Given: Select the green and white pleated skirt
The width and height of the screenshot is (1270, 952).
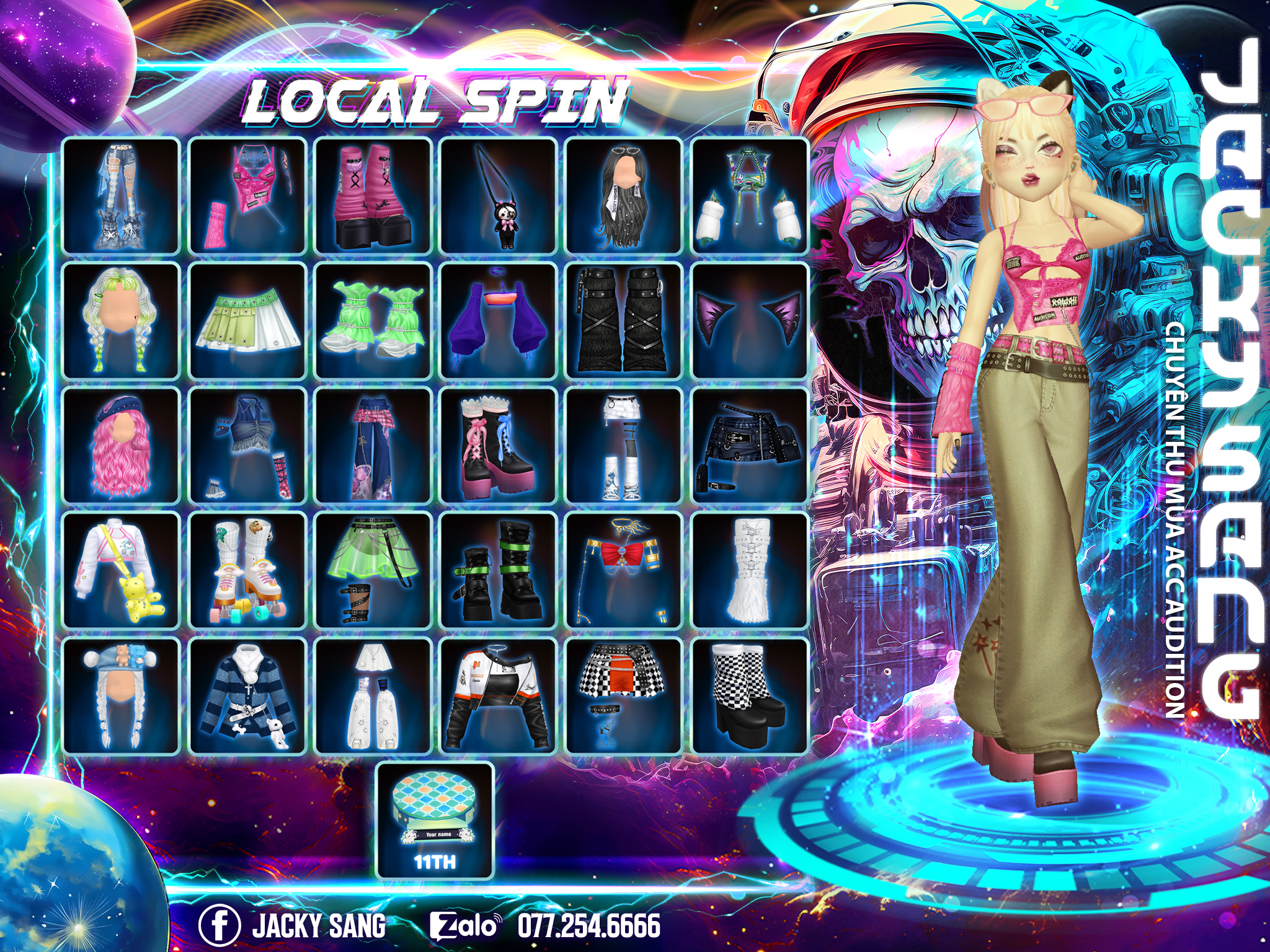Looking at the screenshot, I should [x=248, y=321].
